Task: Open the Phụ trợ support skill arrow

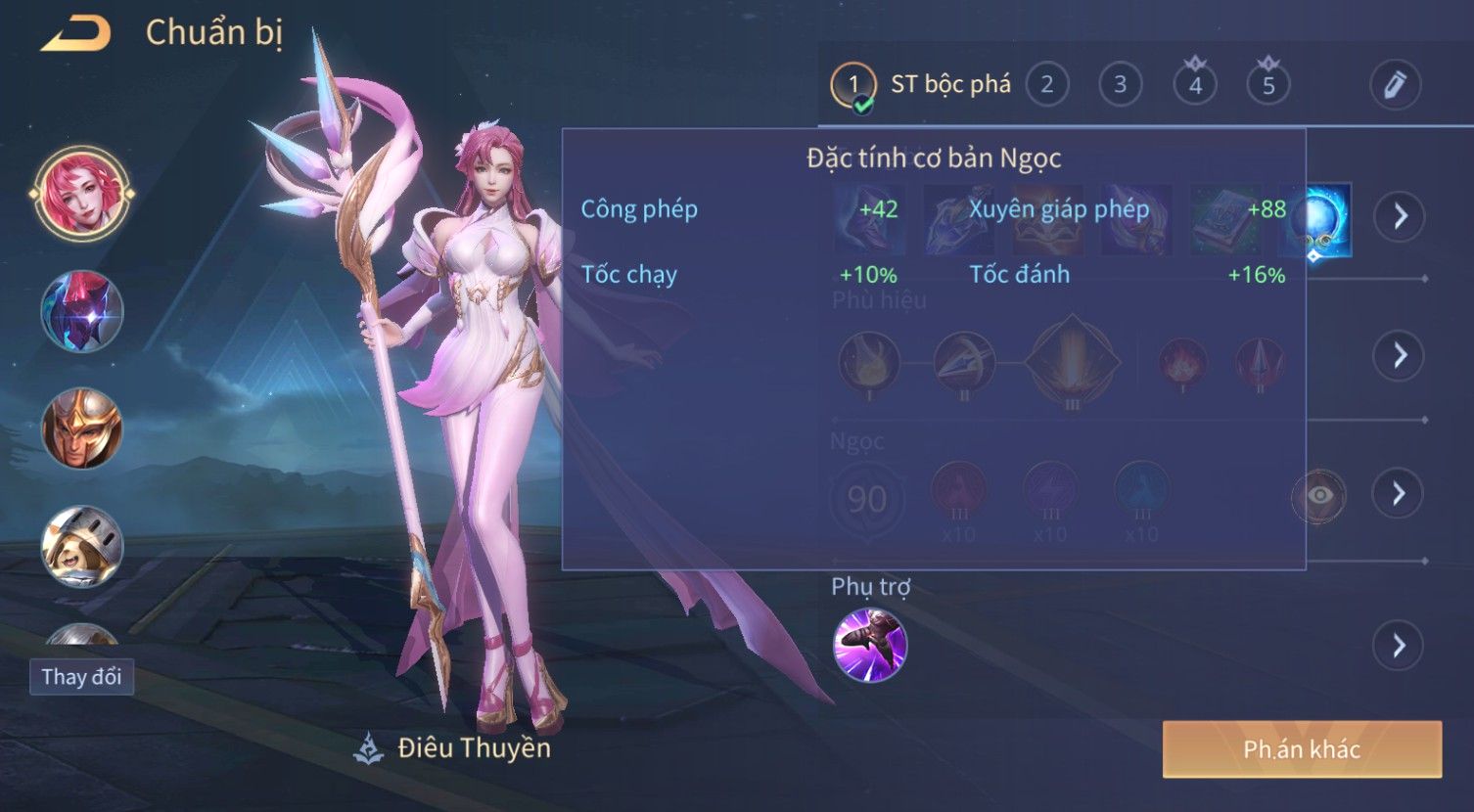Action: coord(1399,646)
